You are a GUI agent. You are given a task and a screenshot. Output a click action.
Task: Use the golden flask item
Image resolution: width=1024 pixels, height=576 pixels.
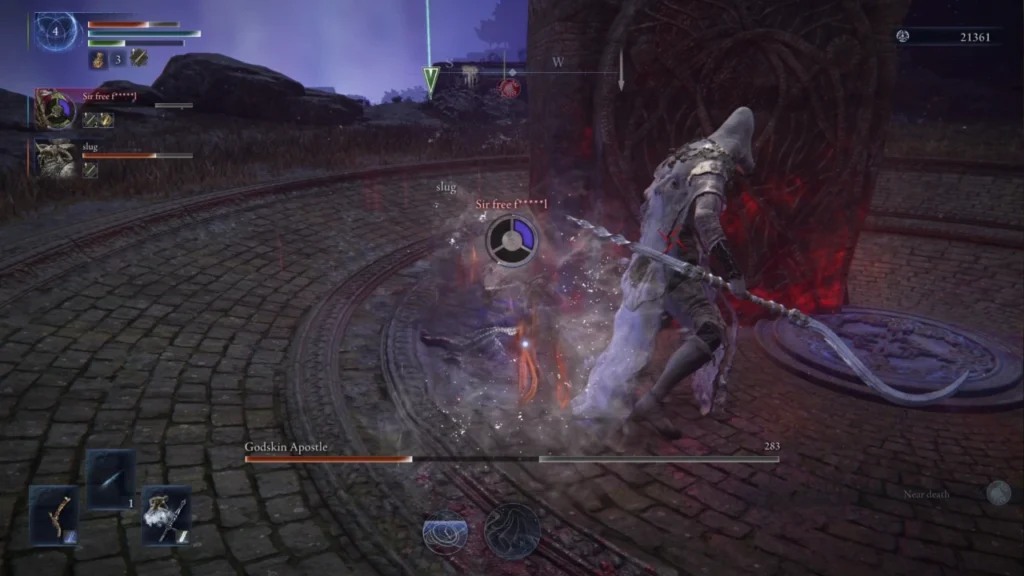[99, 60]
